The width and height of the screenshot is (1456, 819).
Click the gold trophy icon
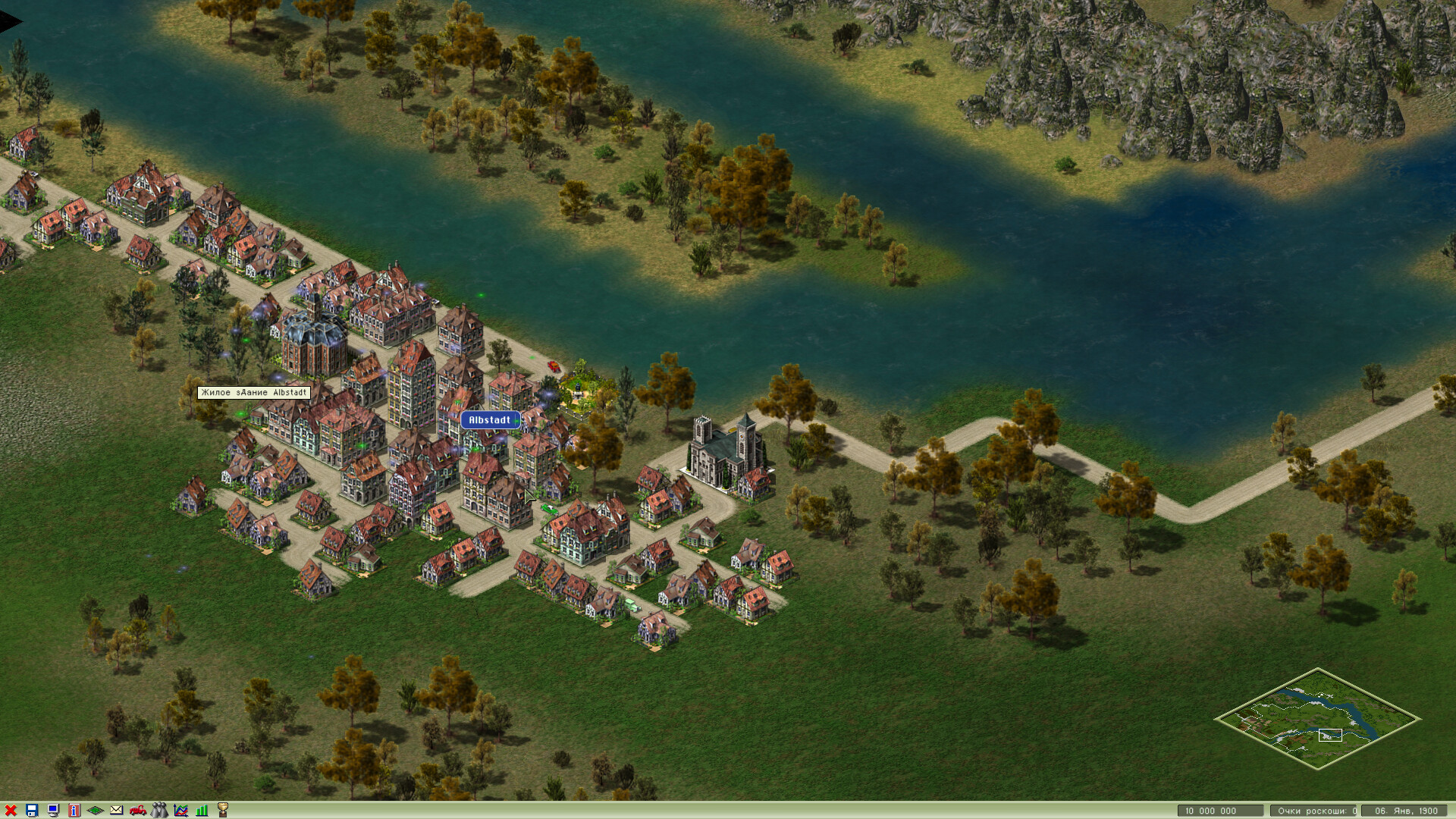[223, 811]
